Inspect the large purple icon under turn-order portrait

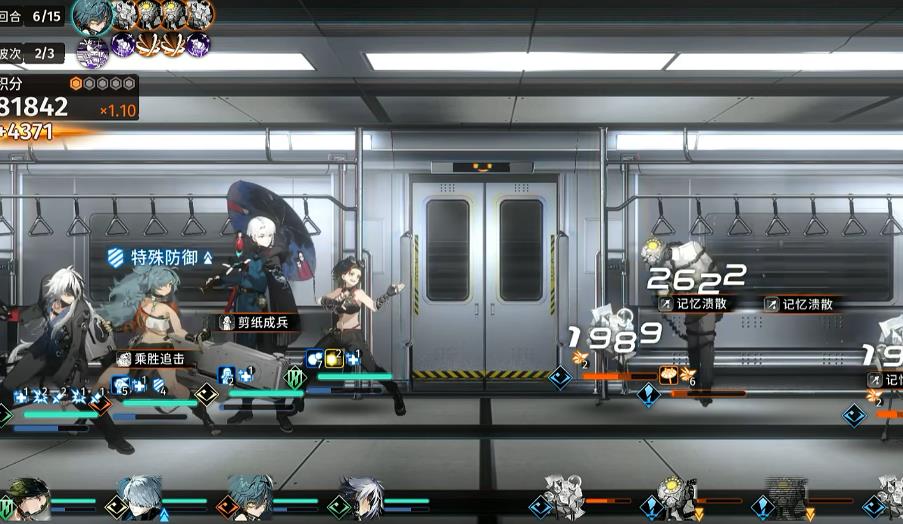pos(93,47)
